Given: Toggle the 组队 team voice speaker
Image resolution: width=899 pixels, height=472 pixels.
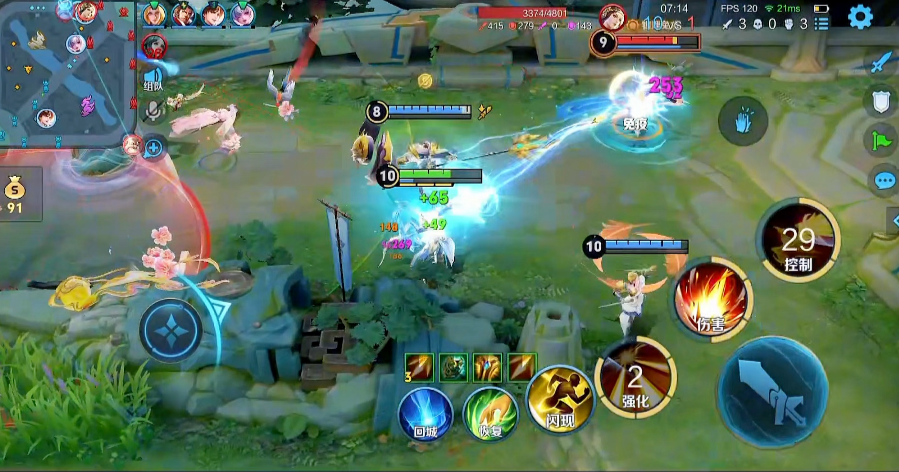Looking at the screenshot, I should click(x=153, y=77).
